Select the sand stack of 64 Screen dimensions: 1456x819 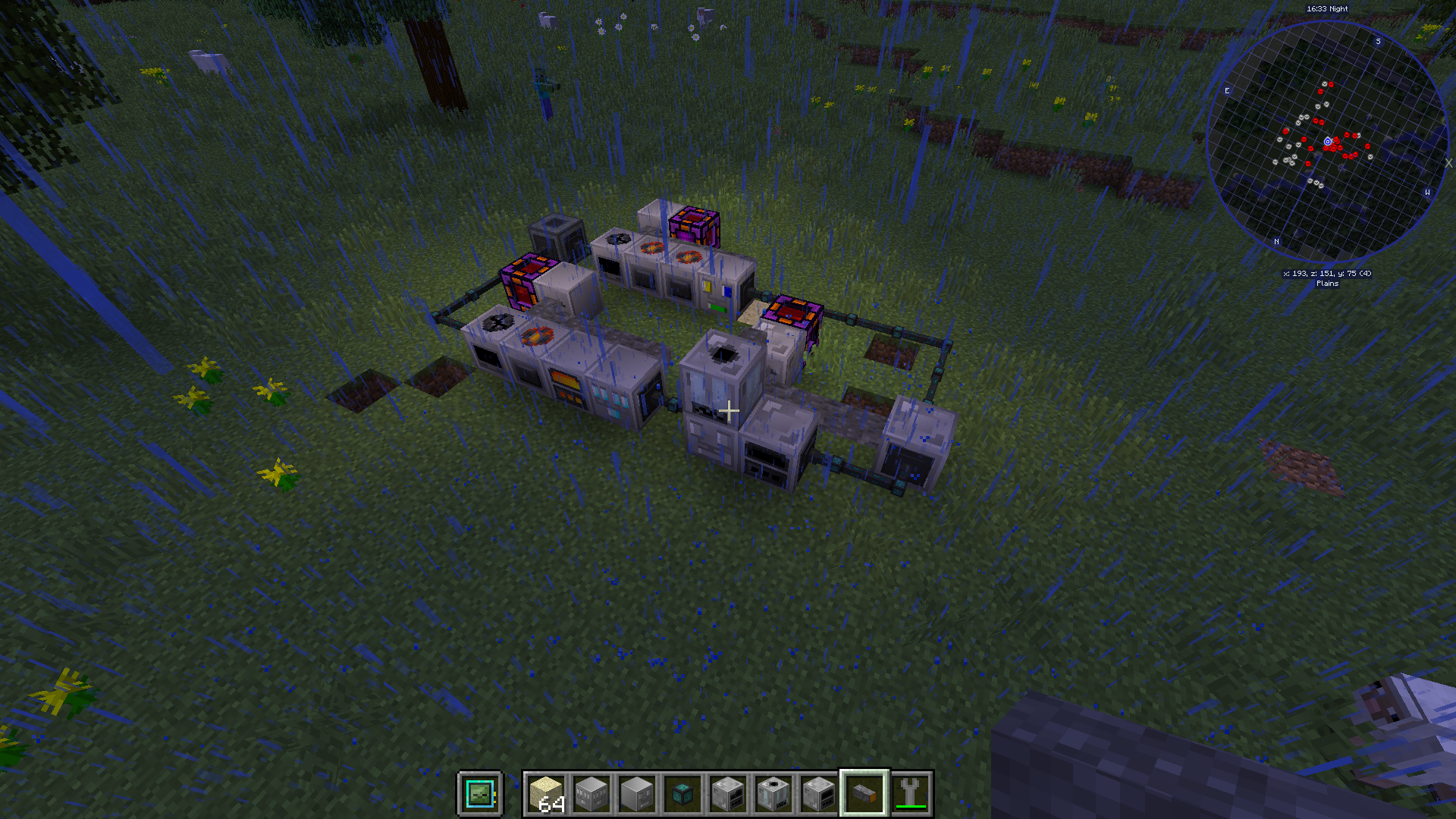(546, 794)
